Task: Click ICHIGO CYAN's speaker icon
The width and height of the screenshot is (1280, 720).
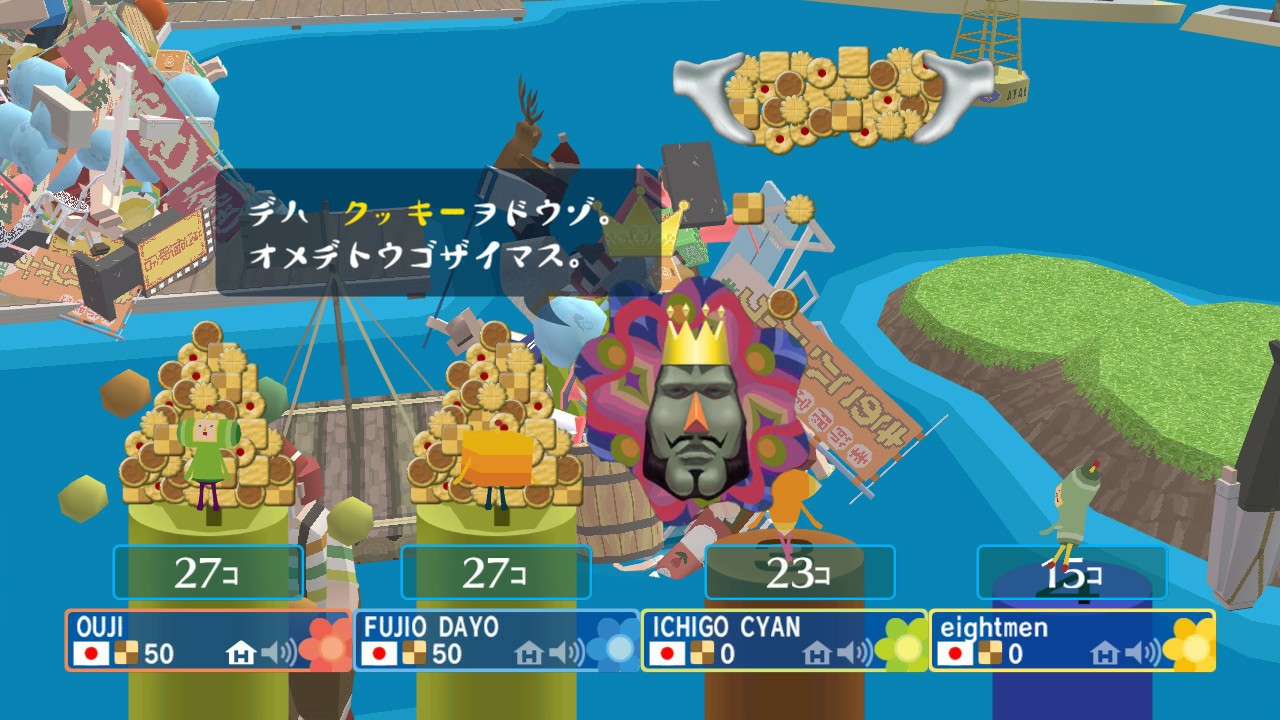Action: 851,654
